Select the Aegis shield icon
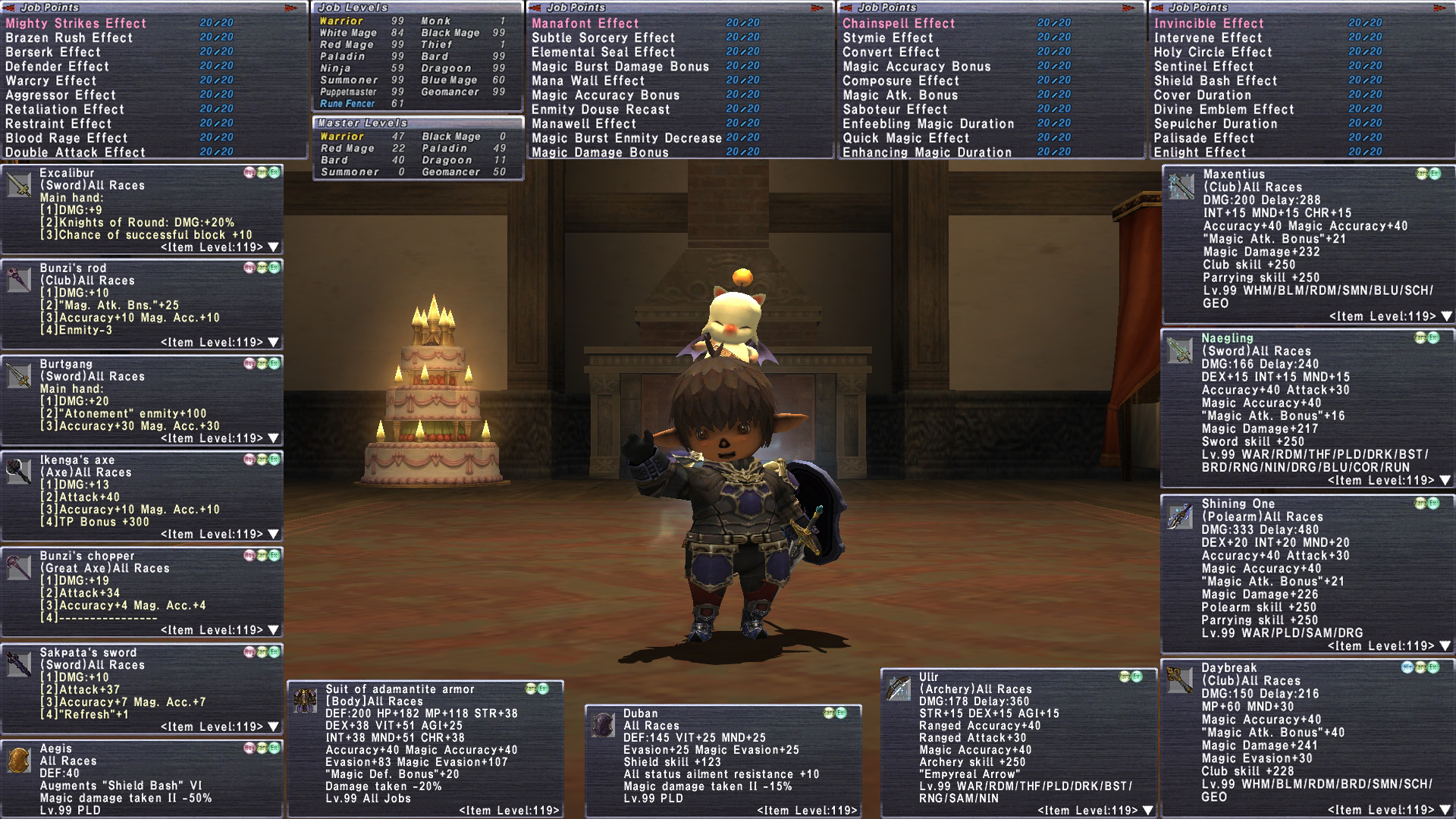 (19, 760)
